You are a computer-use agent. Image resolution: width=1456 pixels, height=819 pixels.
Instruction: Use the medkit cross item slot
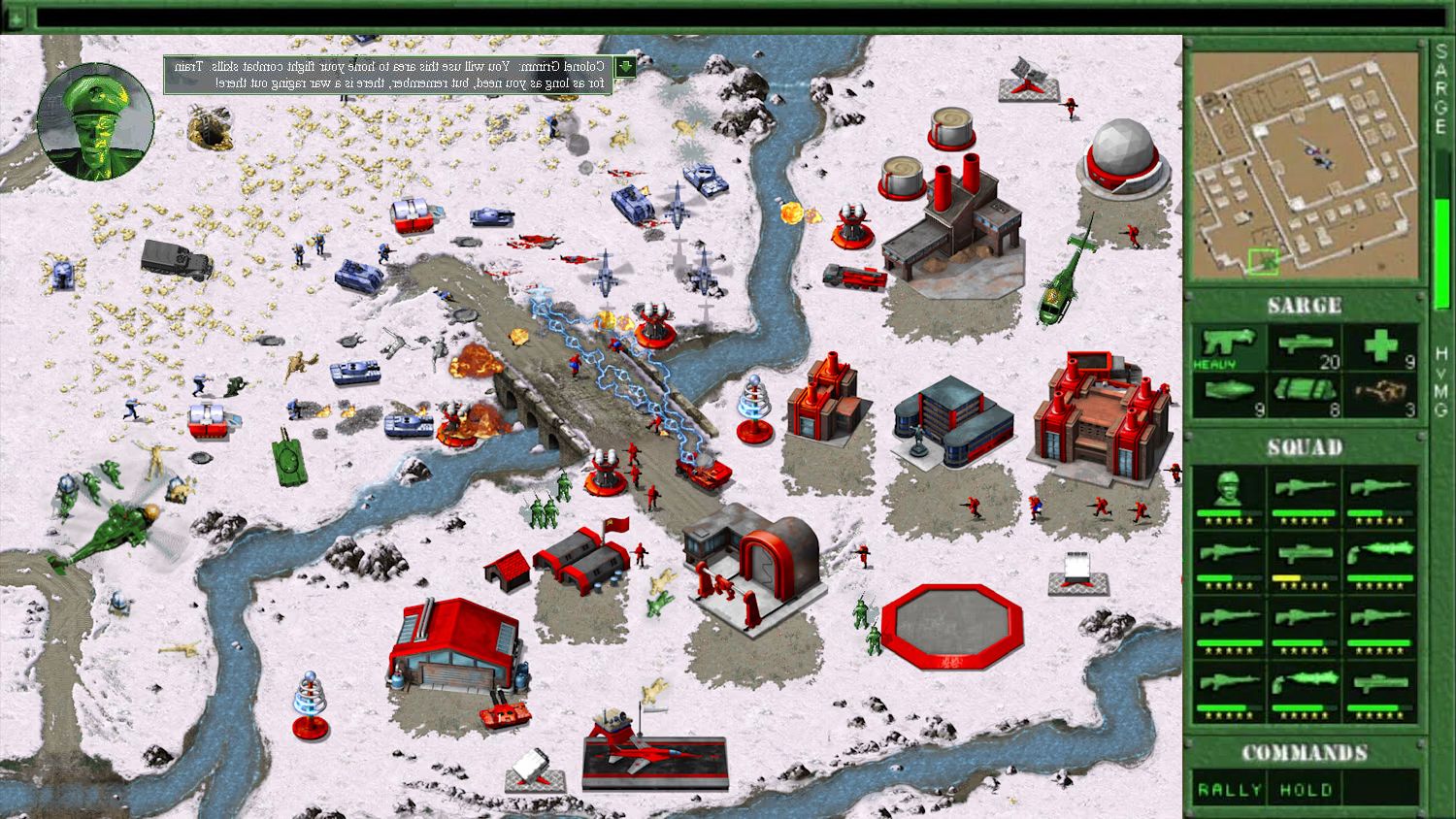pyautogui.click(x=1380, y=348)
